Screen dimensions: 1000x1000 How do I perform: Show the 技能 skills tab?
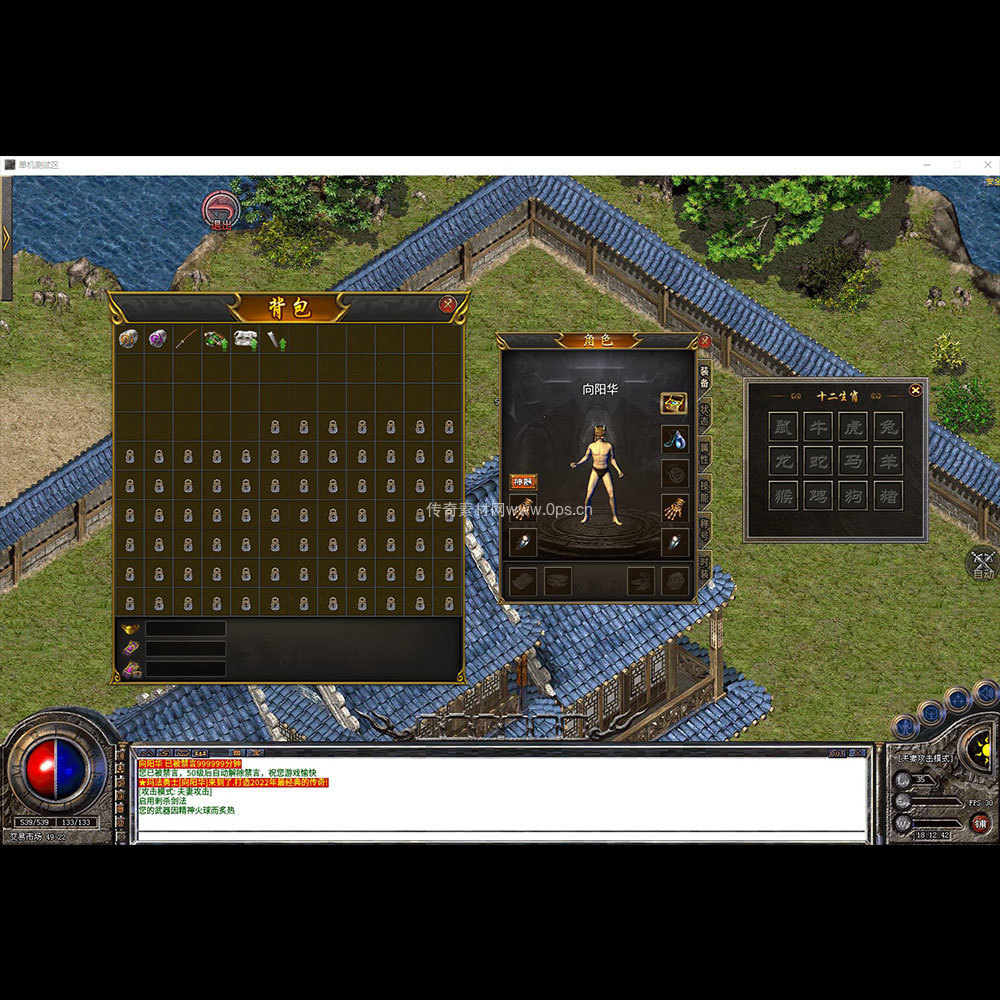[704, 491]
